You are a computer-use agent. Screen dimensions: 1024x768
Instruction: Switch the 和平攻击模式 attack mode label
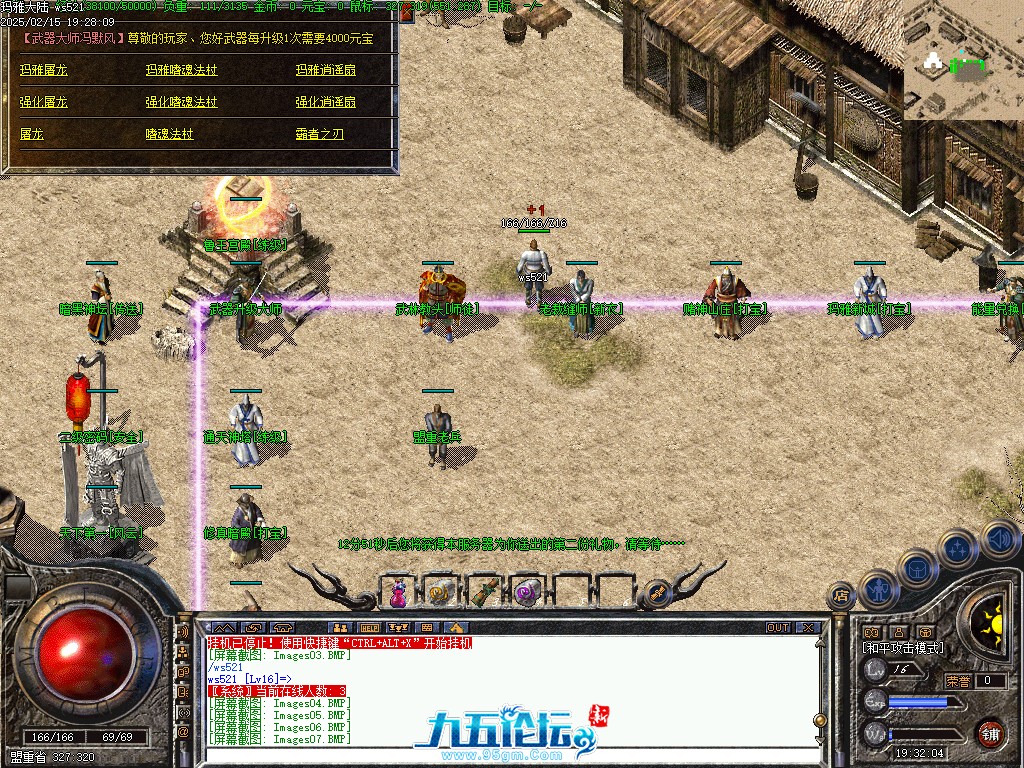coord(902,648)
